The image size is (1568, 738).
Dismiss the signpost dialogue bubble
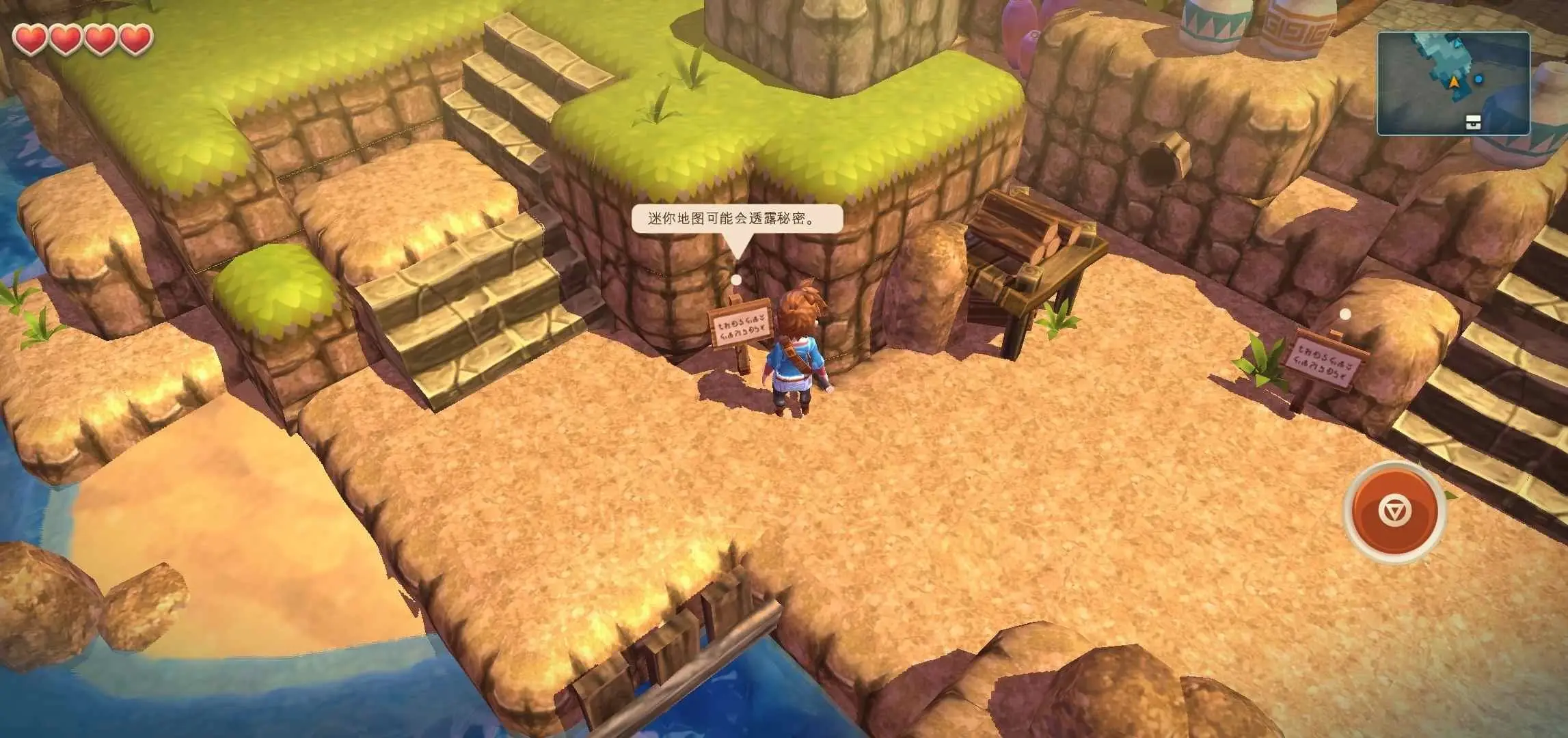pyautogui.click(x=736, y=219)
